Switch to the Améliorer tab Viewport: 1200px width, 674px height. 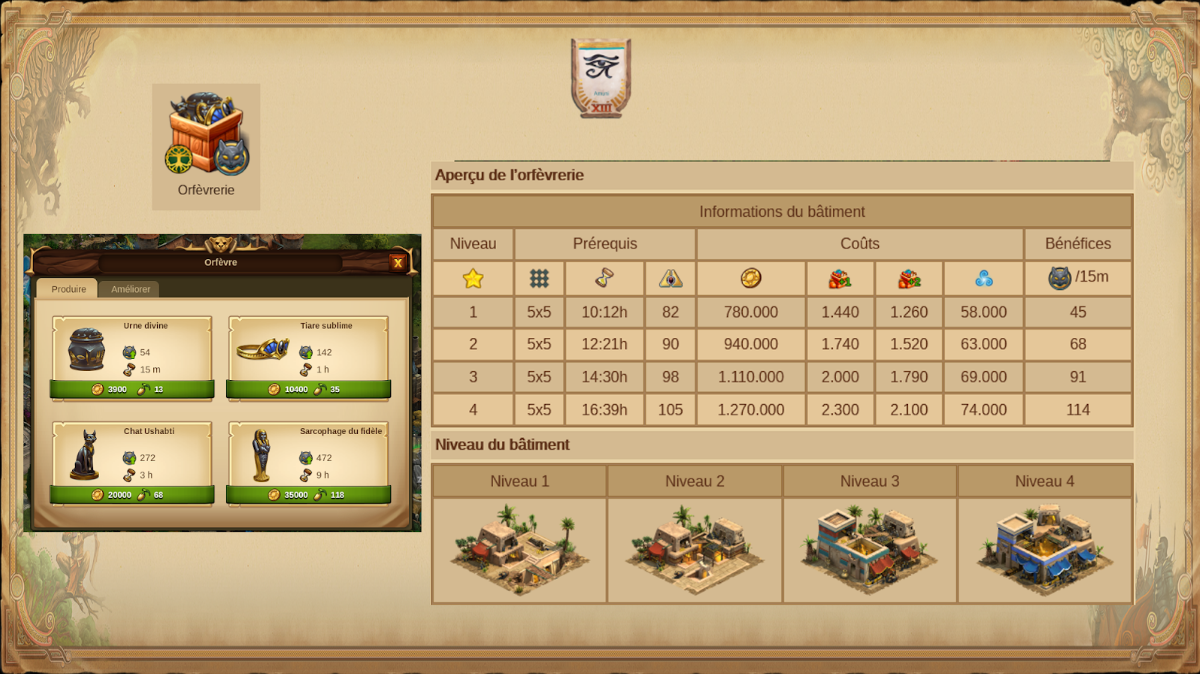coord(131,290)
